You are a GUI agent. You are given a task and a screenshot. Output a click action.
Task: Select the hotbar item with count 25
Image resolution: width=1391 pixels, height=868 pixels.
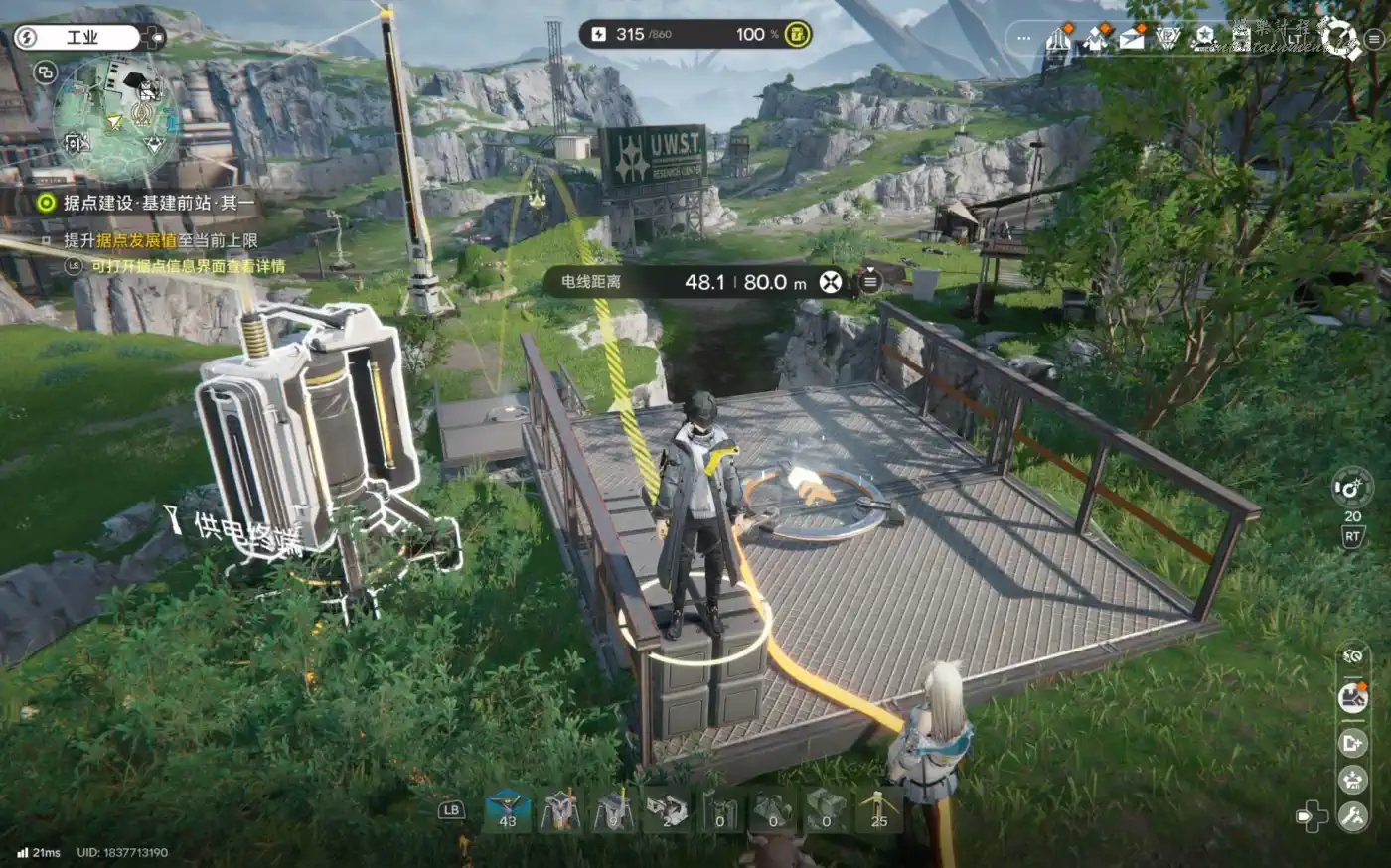click(x=878, y=809)
